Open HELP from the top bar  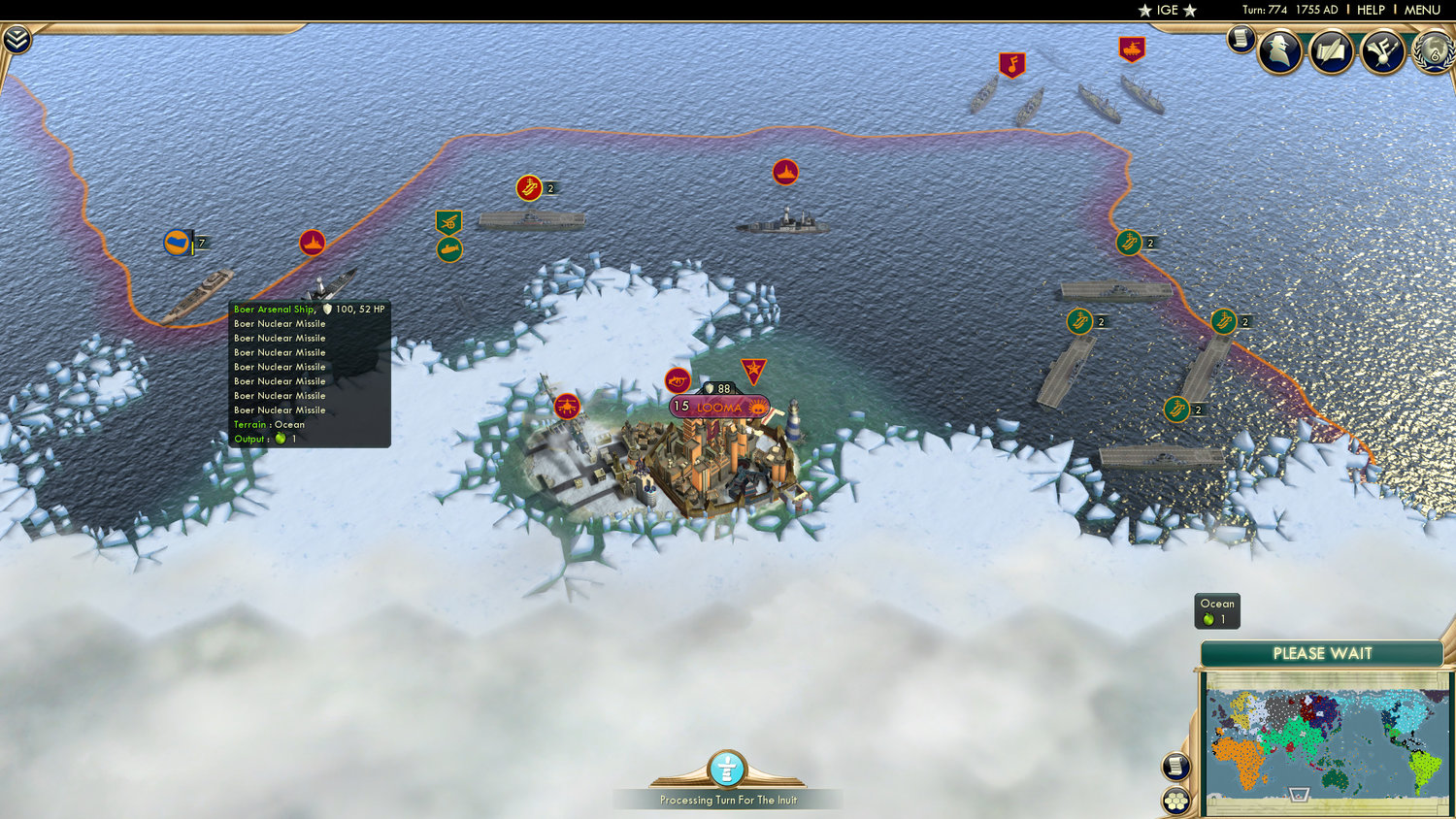[x=1370, y=10]
